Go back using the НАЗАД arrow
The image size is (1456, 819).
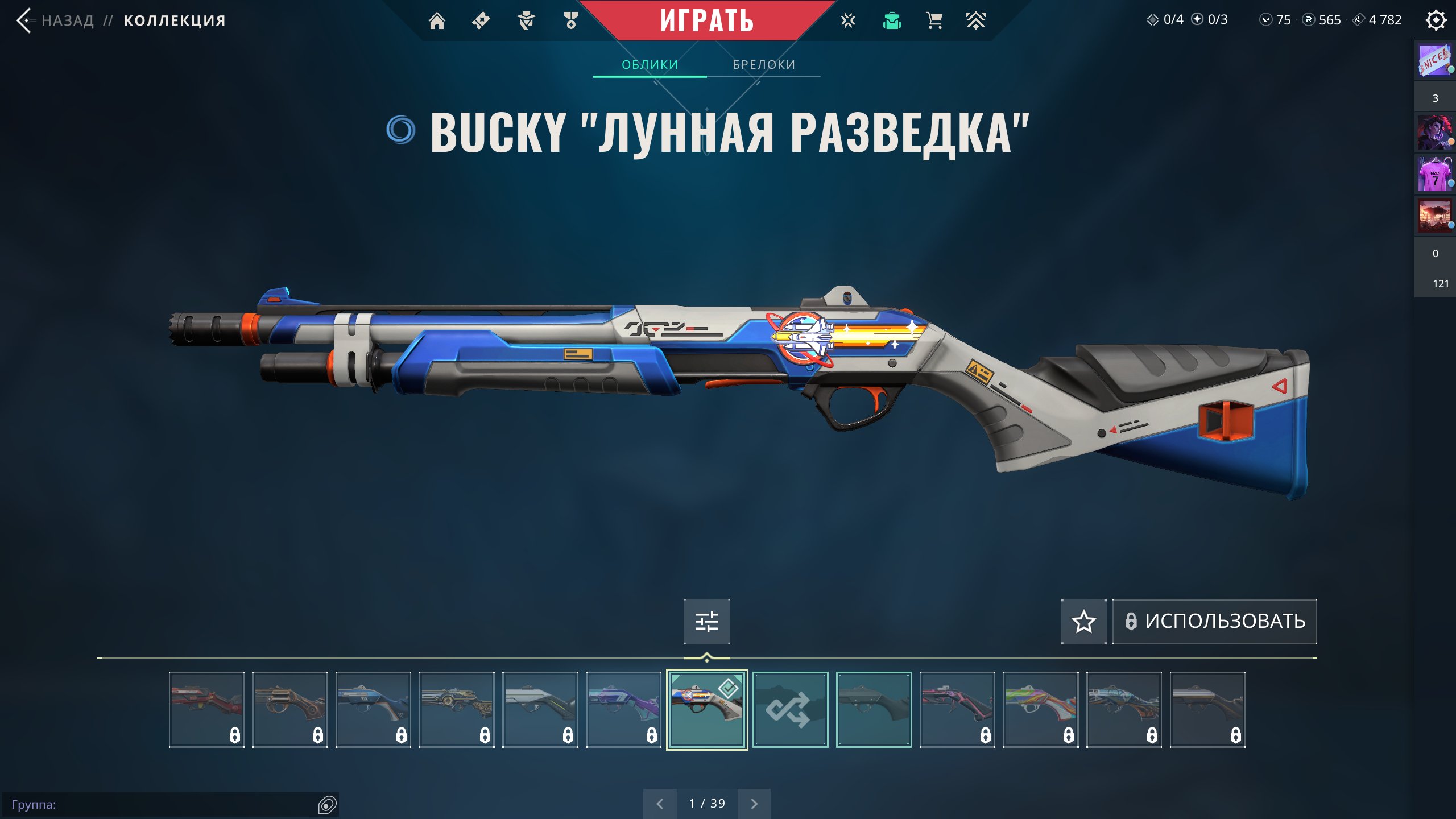click(25, 21)
